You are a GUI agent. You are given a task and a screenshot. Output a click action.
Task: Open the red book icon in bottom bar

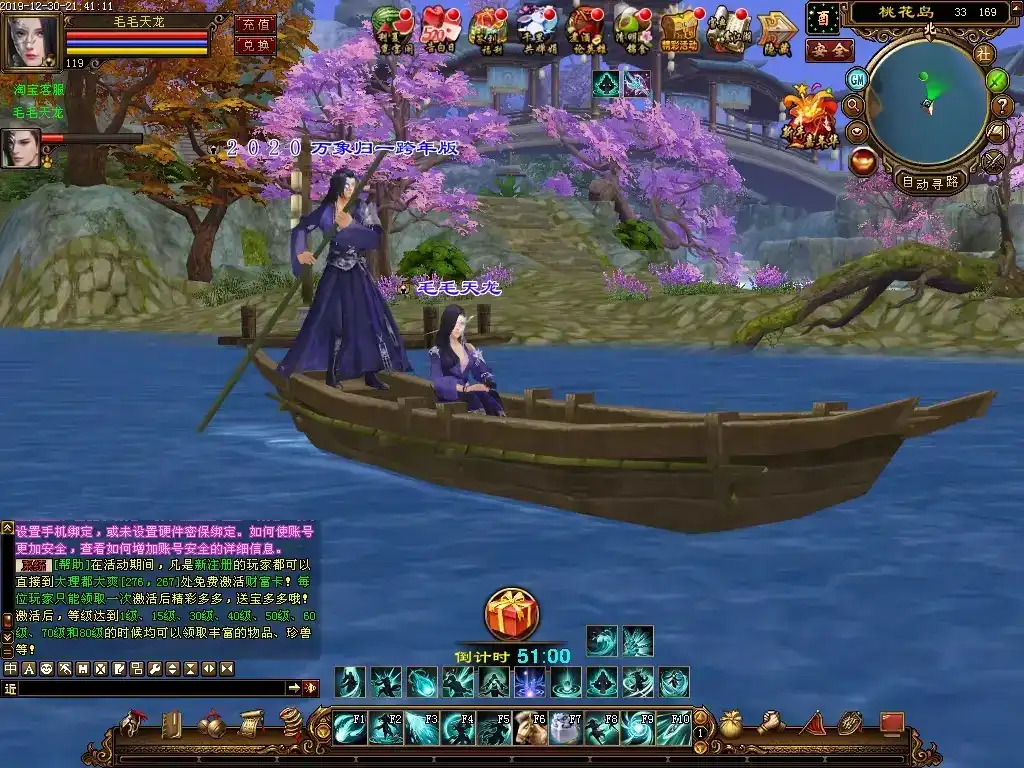click(x=890, y=724)
